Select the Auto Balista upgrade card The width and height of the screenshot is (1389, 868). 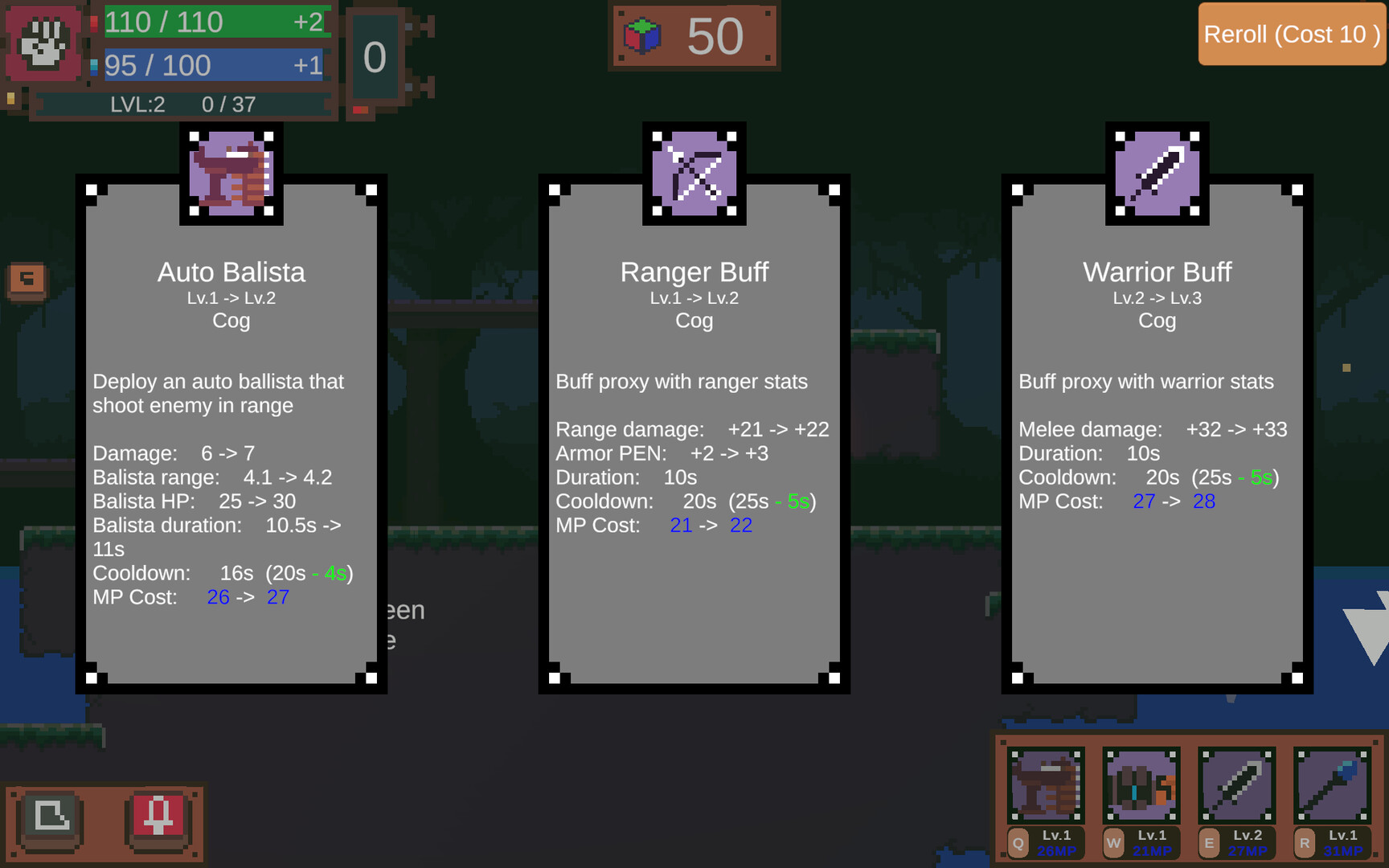click(231, 434)
